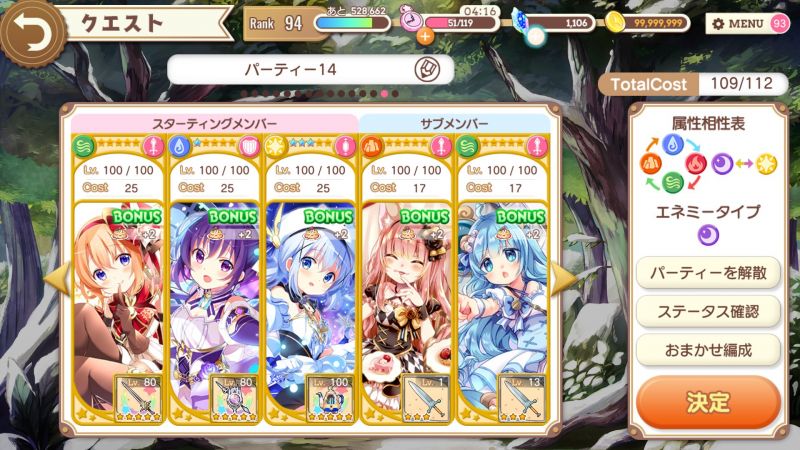800x450 pixels.
Task: Open ステータス確認 status check
Action: (708, 311)
